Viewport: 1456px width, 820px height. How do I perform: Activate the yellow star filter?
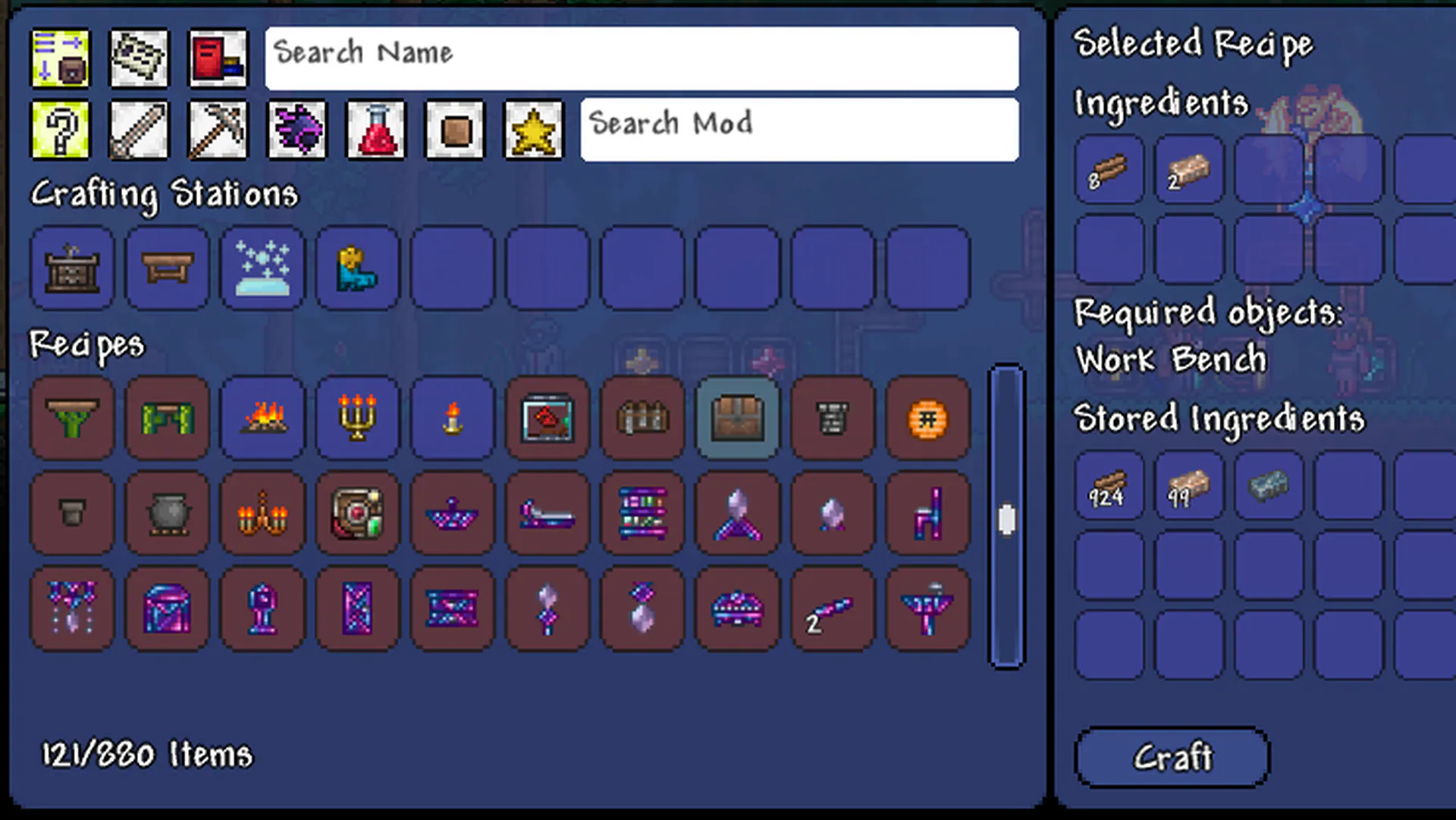(x=533, y=130)
